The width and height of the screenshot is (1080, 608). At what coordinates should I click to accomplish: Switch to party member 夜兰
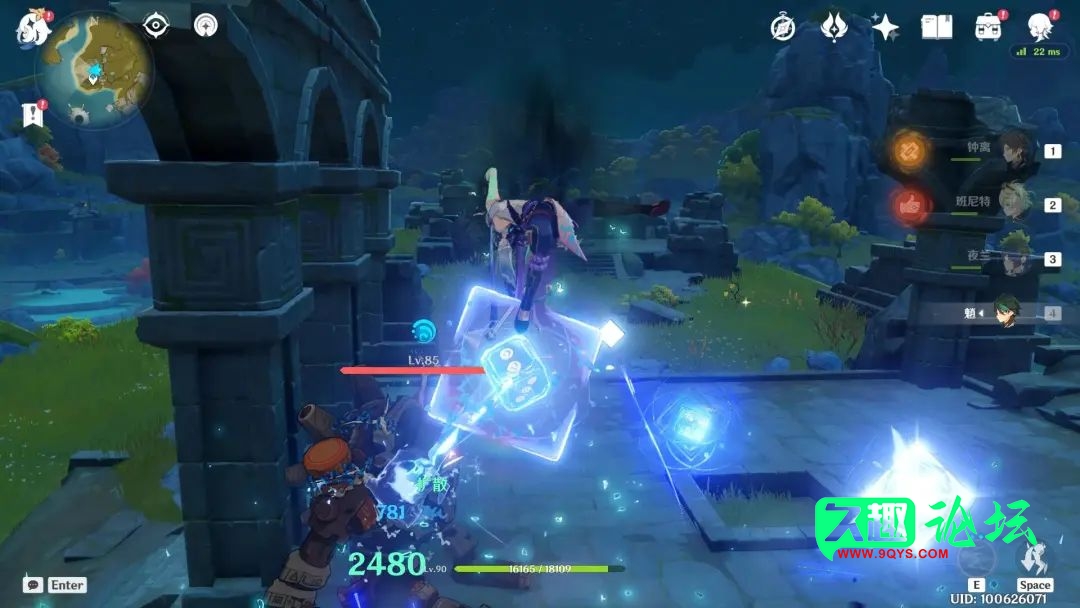1014,259
